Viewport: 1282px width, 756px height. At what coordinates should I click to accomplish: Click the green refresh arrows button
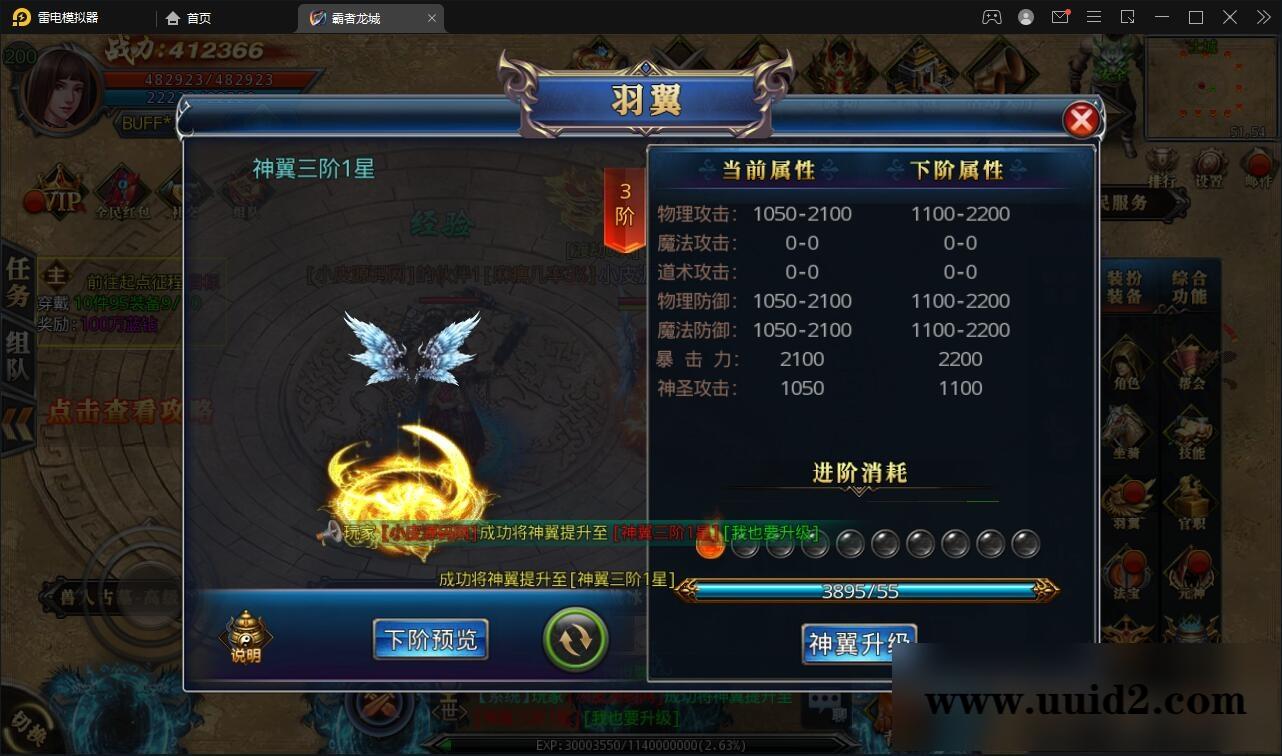tap(575, 638)
